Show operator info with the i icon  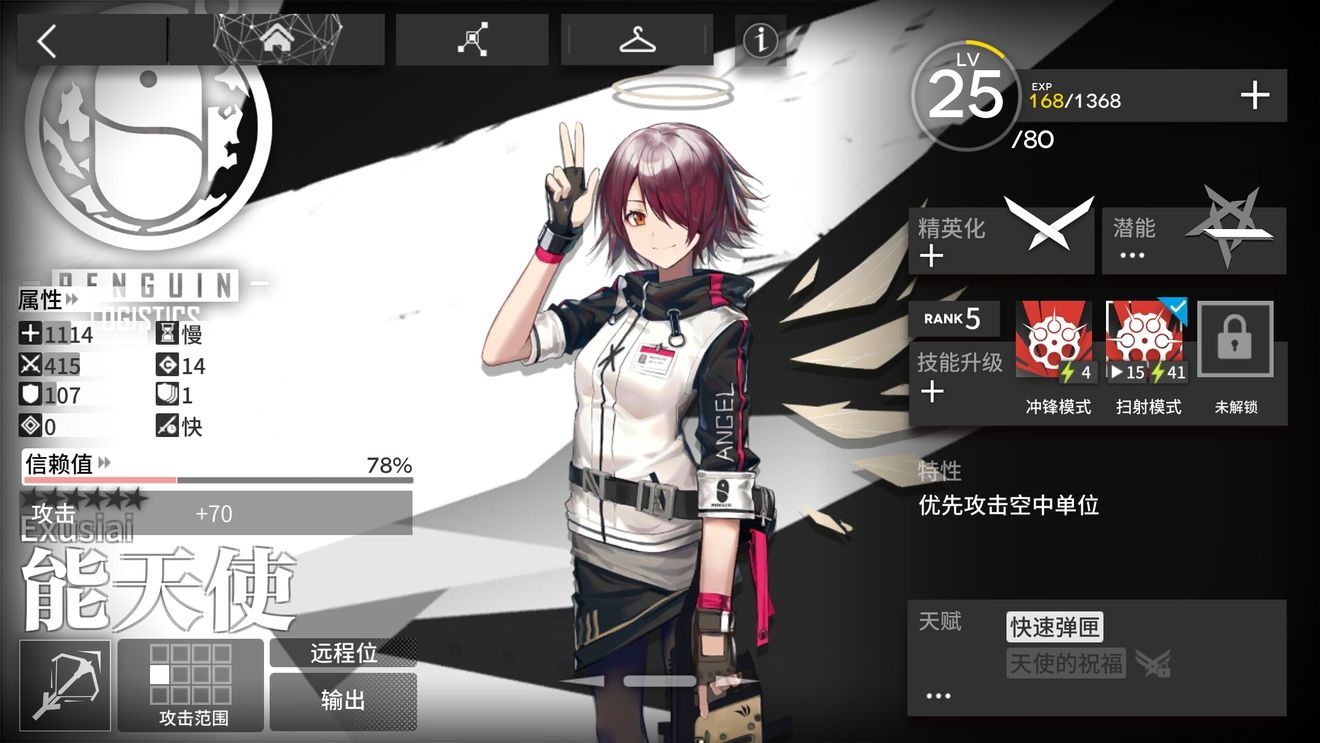pos(761,41)
